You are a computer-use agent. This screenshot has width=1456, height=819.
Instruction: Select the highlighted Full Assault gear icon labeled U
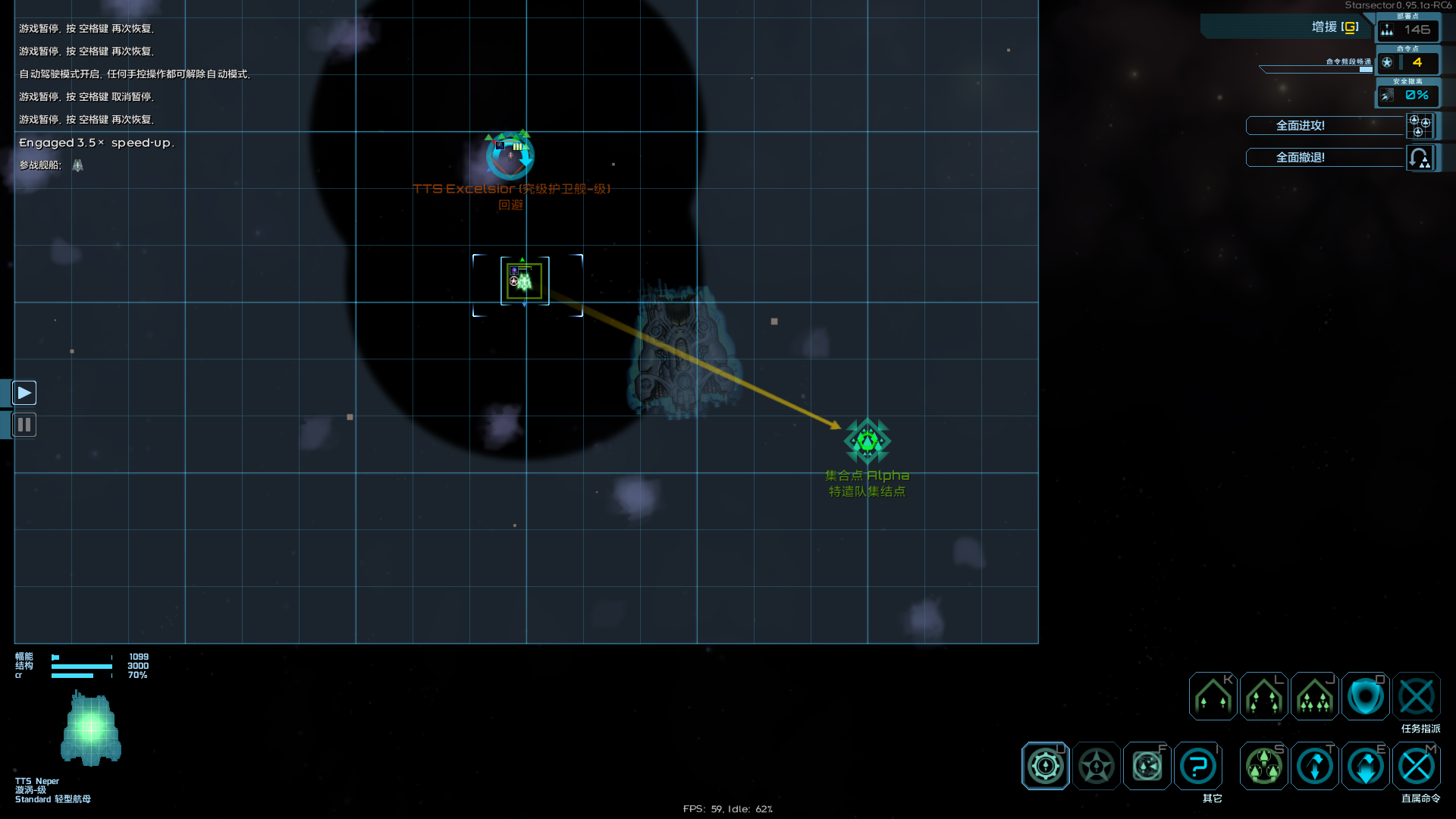(1046, 766)
